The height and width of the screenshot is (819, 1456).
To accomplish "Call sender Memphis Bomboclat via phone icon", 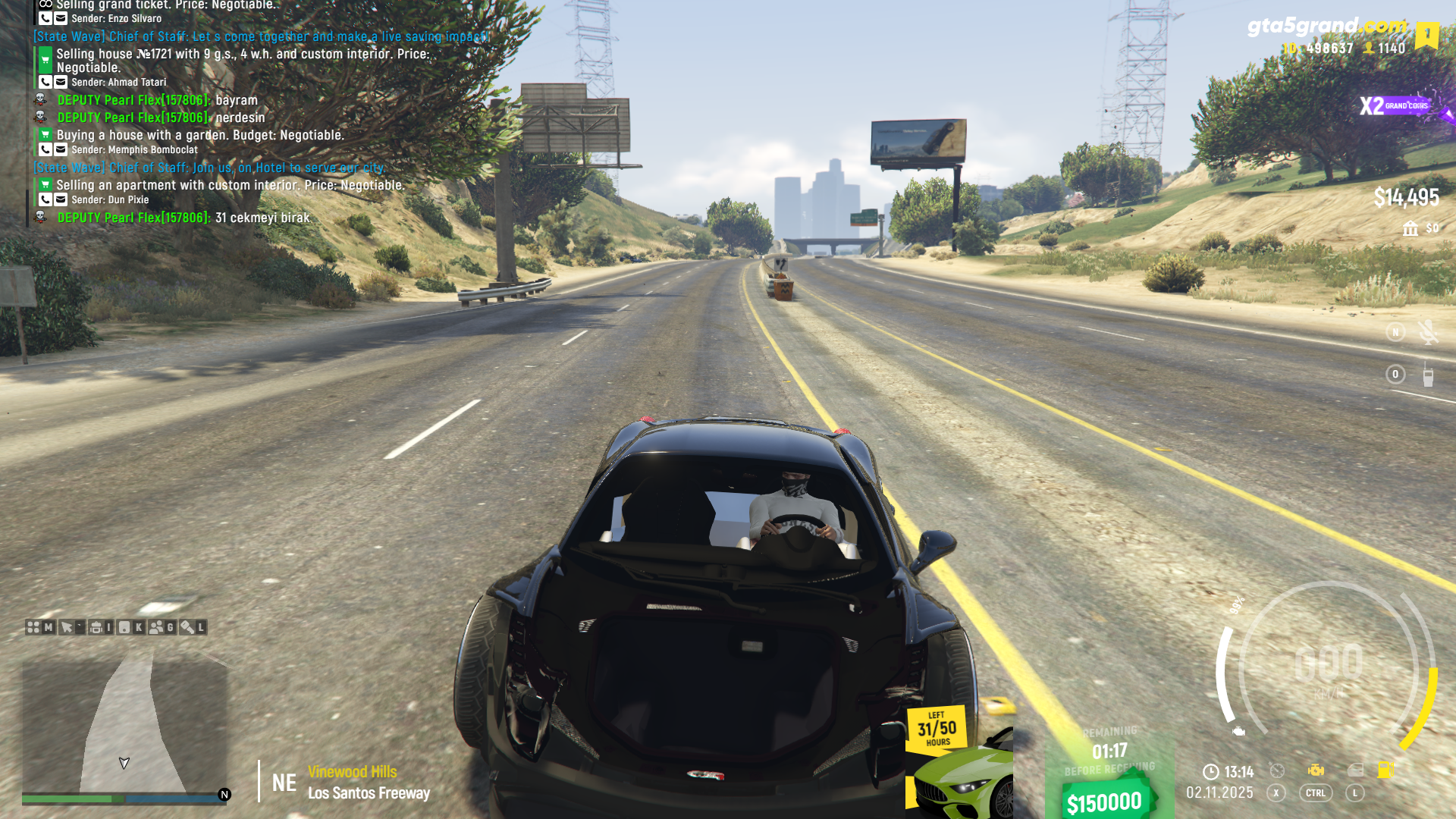I will tap(45, 150).
